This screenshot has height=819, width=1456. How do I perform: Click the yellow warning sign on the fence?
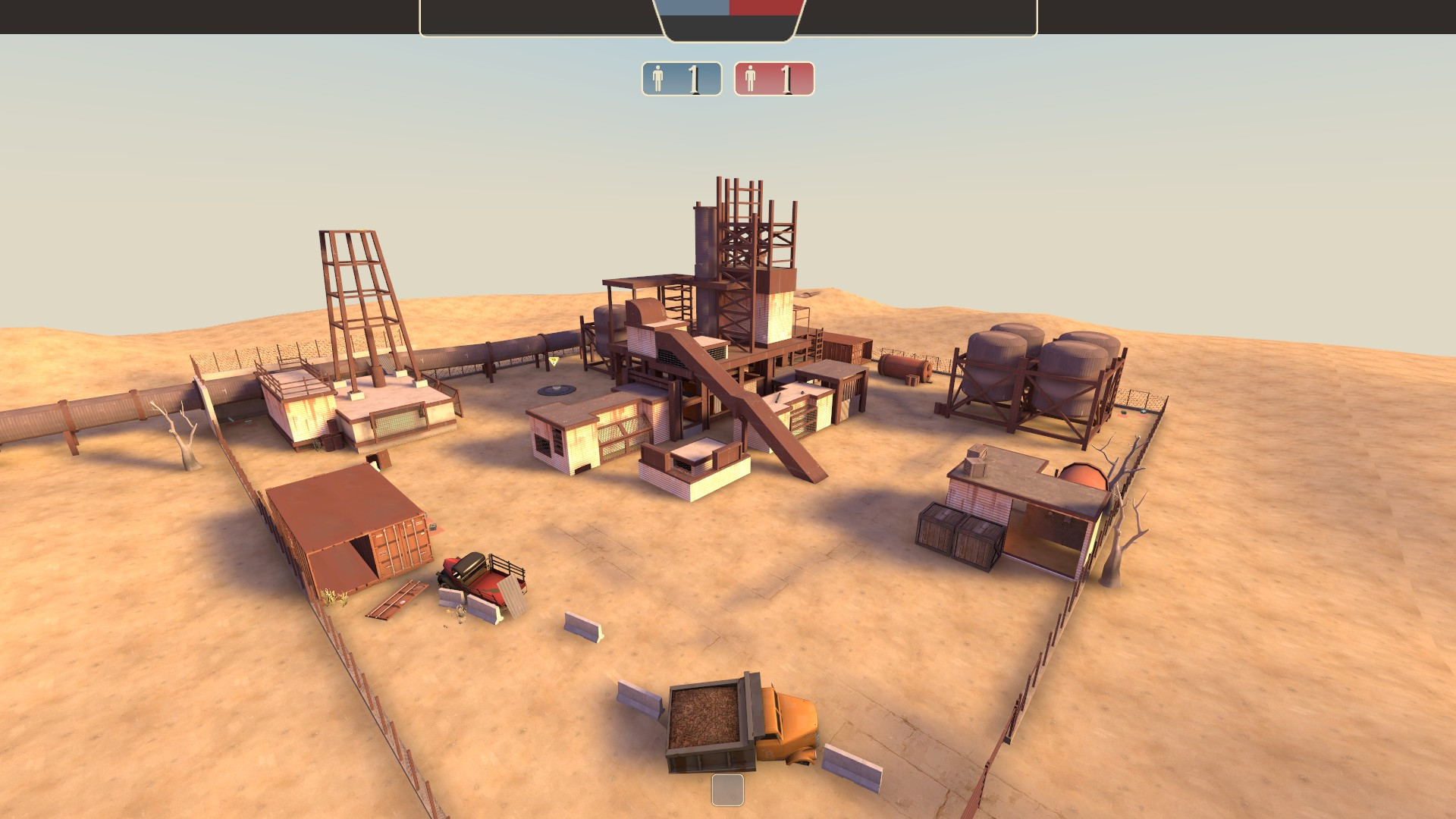click(554, 362)
